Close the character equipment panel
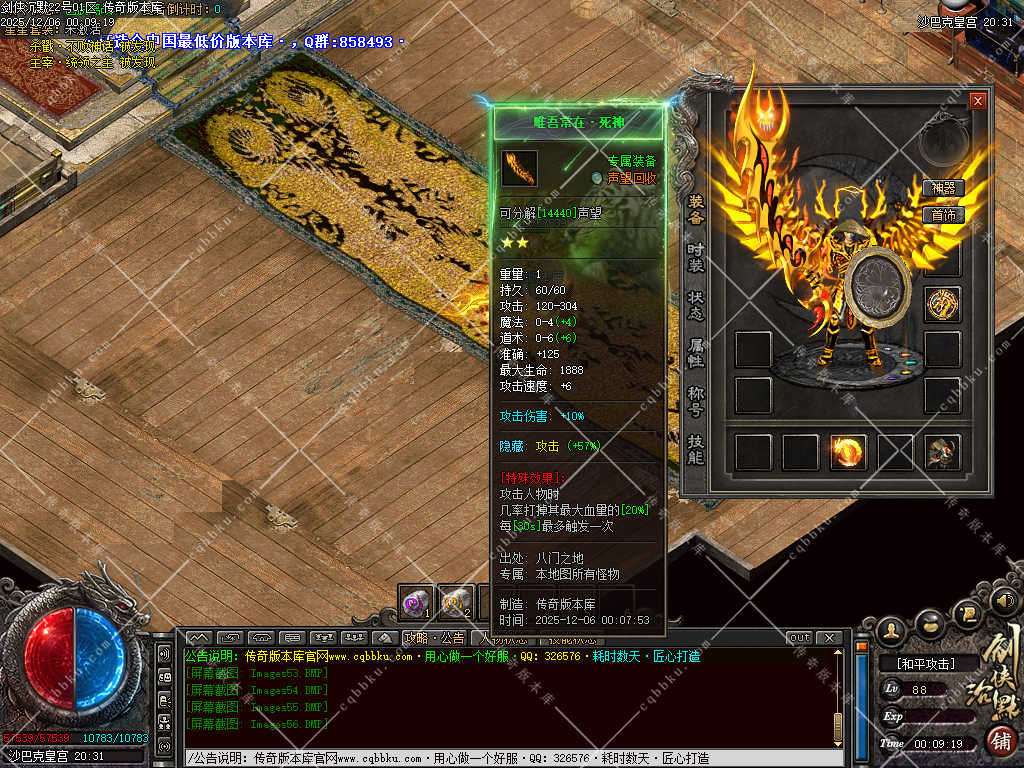Viewport: 1024px width, 768px height. pos(977,101)
